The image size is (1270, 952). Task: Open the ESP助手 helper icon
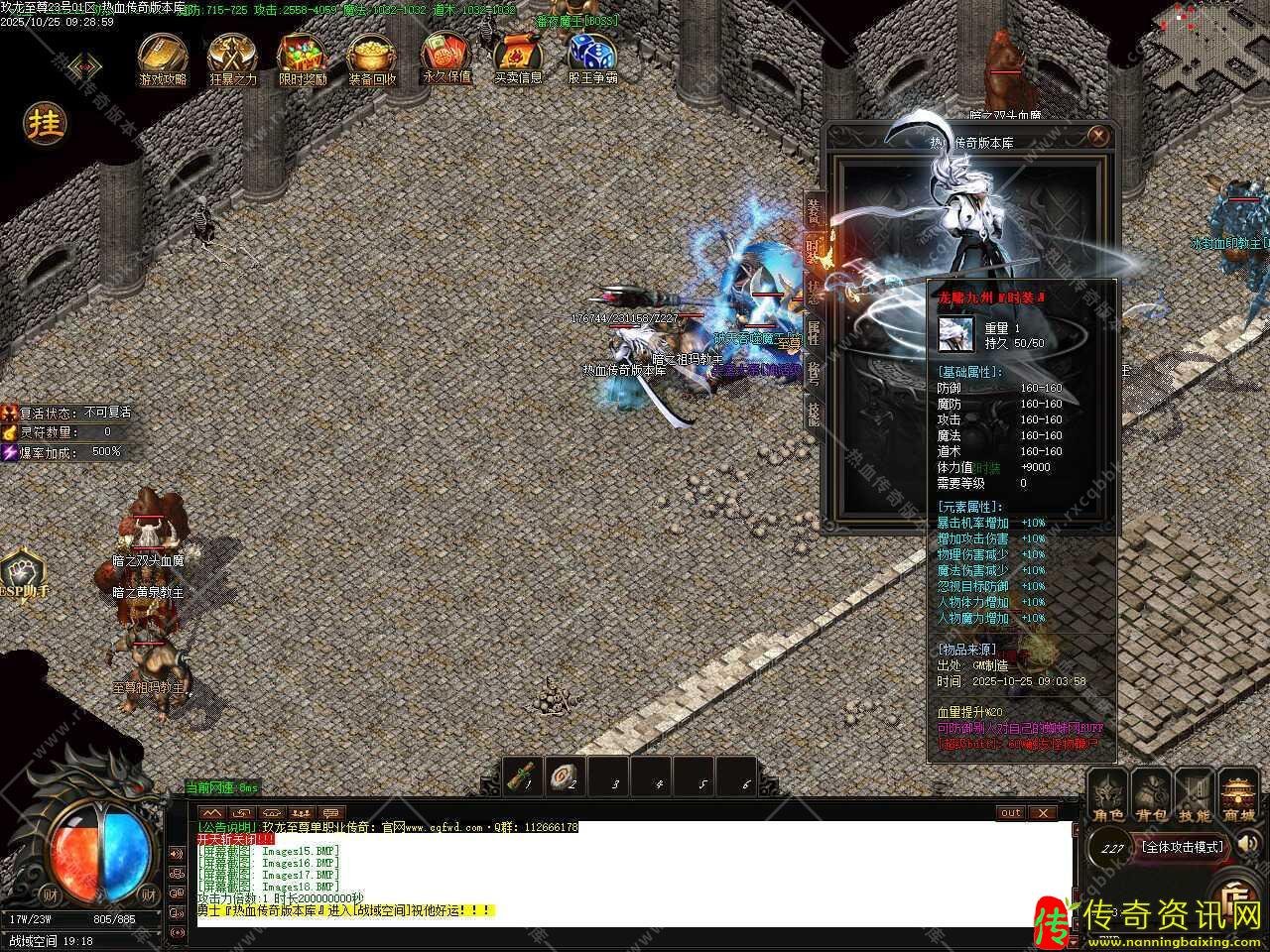pyautogui.click(x=22, y=575)
